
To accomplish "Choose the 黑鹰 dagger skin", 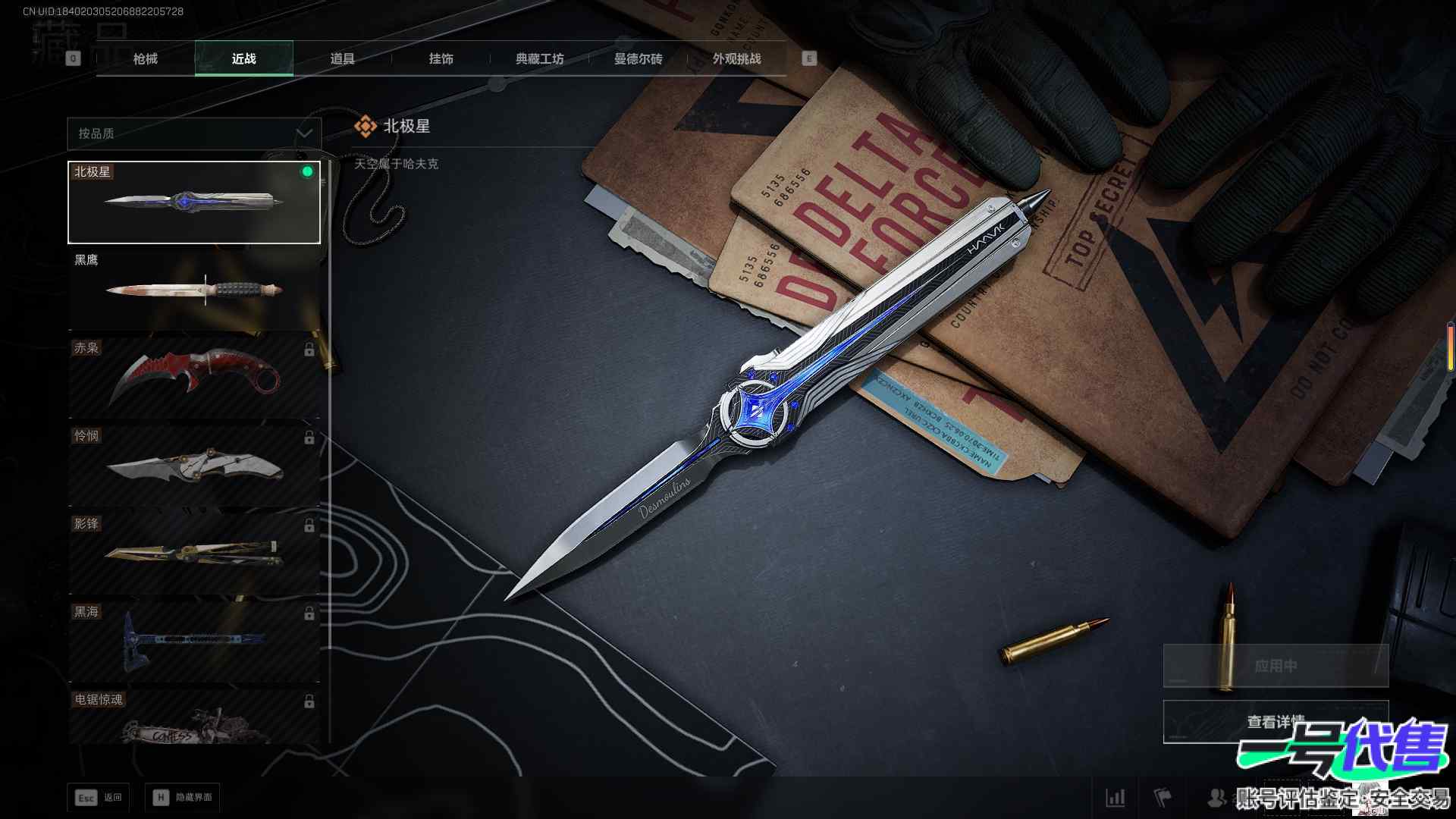I will coord(194,290).
